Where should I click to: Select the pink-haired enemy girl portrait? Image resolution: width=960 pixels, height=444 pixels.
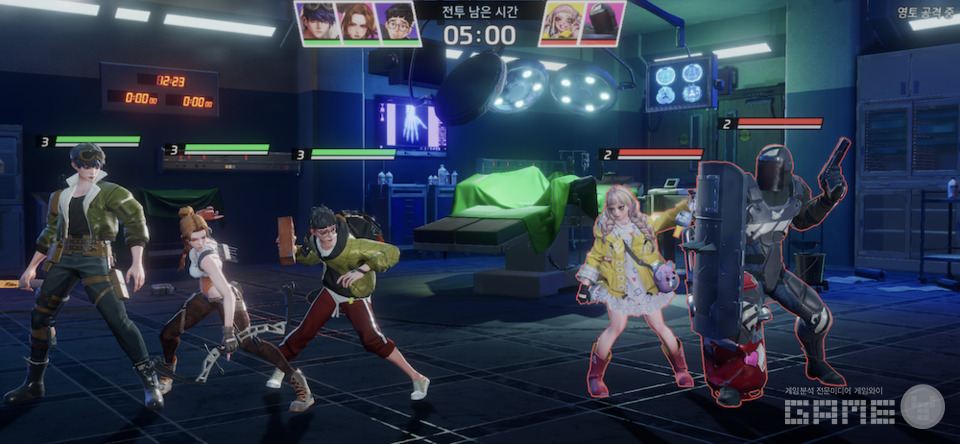pos(560,22)
